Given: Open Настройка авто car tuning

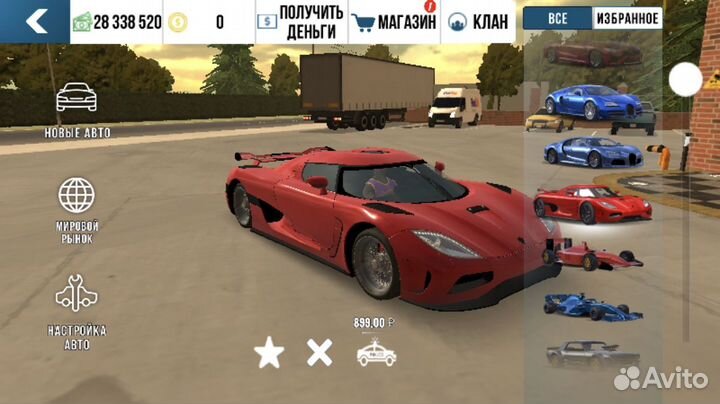Looking at the screenshot, I should pyautogui.click(x=77, y=310).
